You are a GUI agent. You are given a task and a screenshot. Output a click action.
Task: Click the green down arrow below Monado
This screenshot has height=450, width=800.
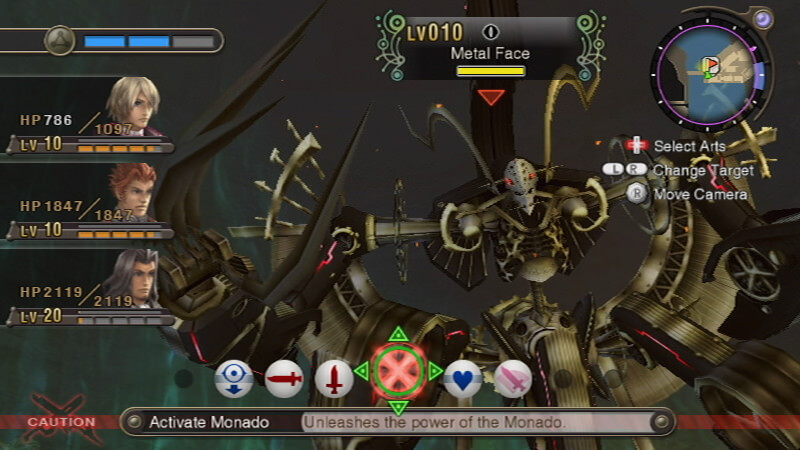398,408
